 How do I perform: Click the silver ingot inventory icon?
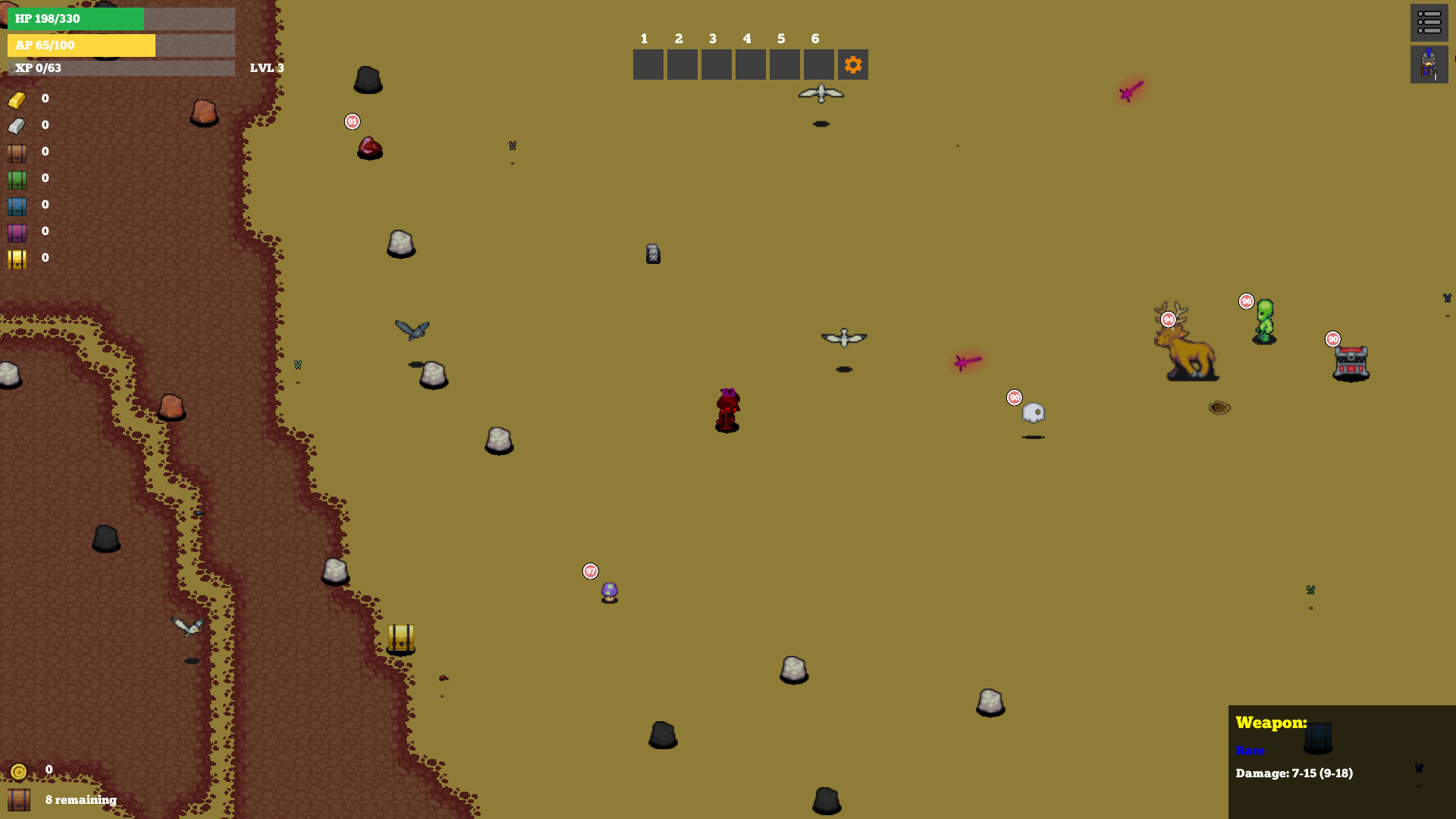click(x=17, y=125)
